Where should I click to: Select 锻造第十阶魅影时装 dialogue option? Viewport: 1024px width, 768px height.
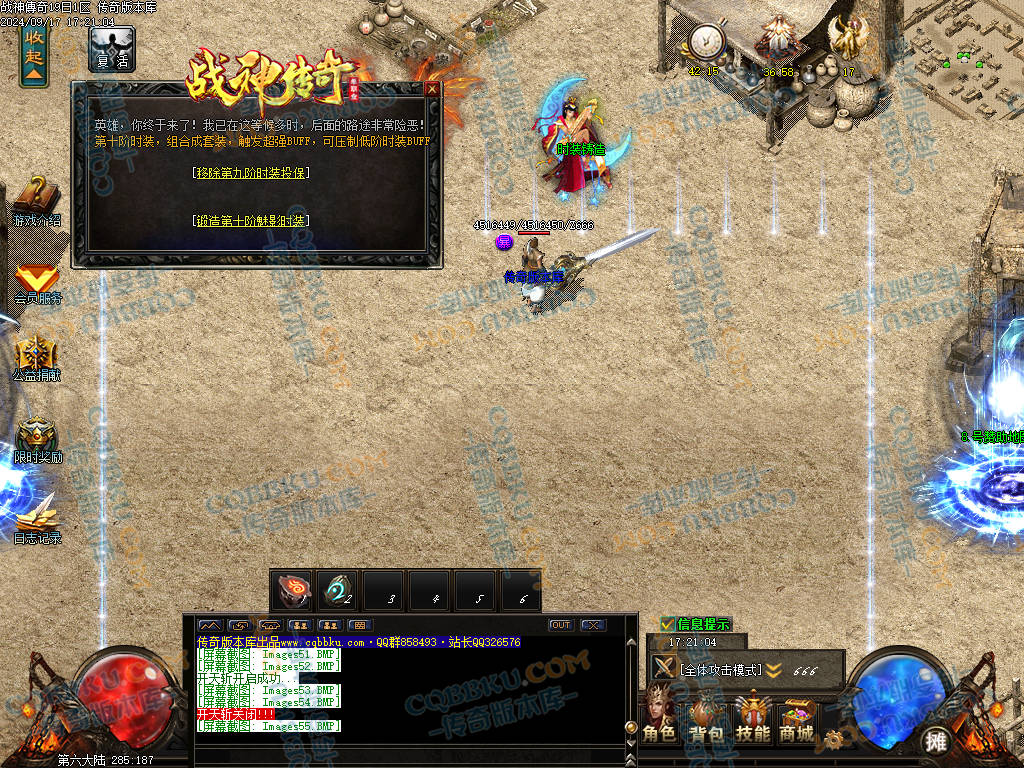pyautogui.click(x=250, y=221)
